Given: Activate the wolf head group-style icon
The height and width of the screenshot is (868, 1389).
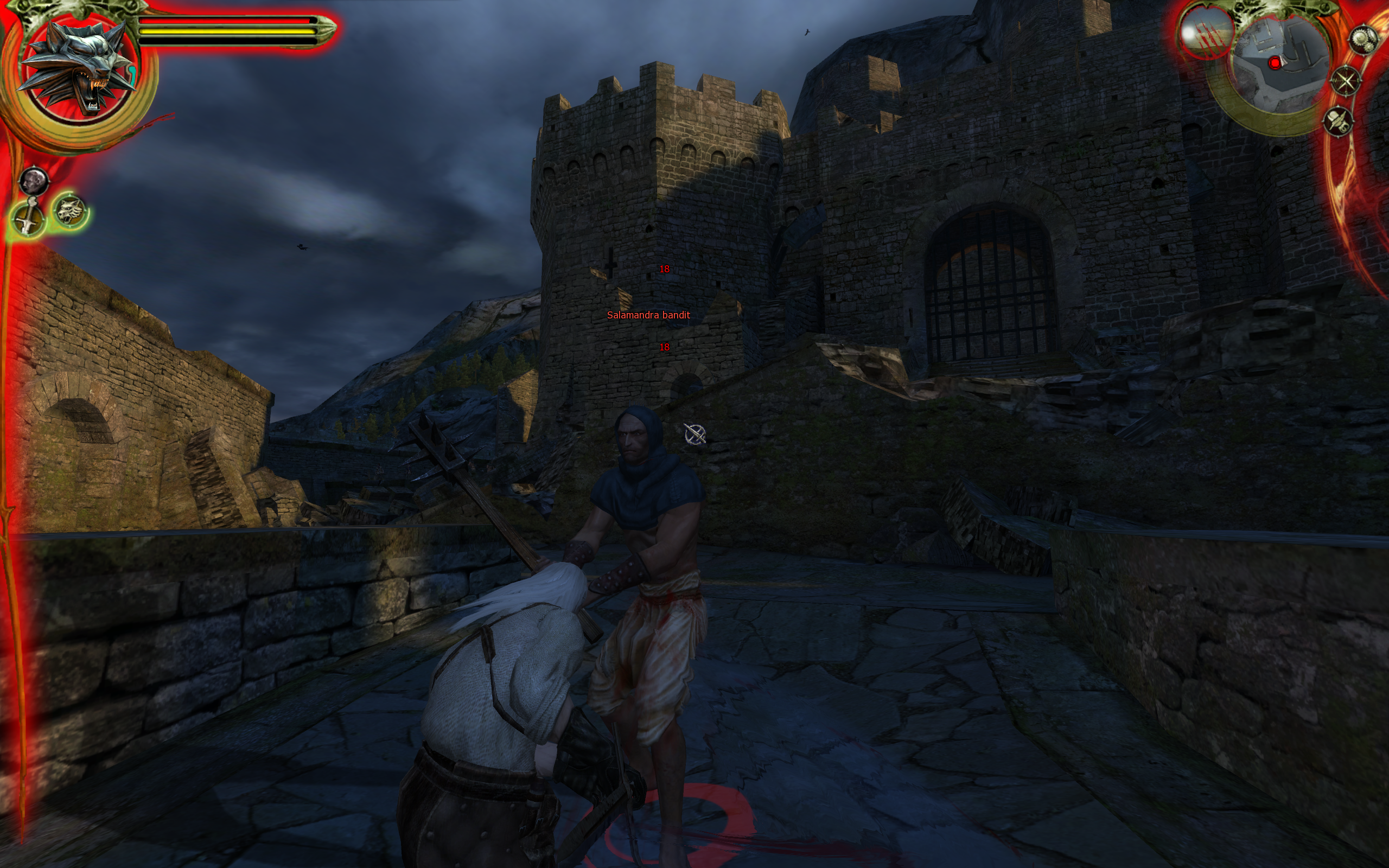Looking at the screenshot, I should 70,210.
